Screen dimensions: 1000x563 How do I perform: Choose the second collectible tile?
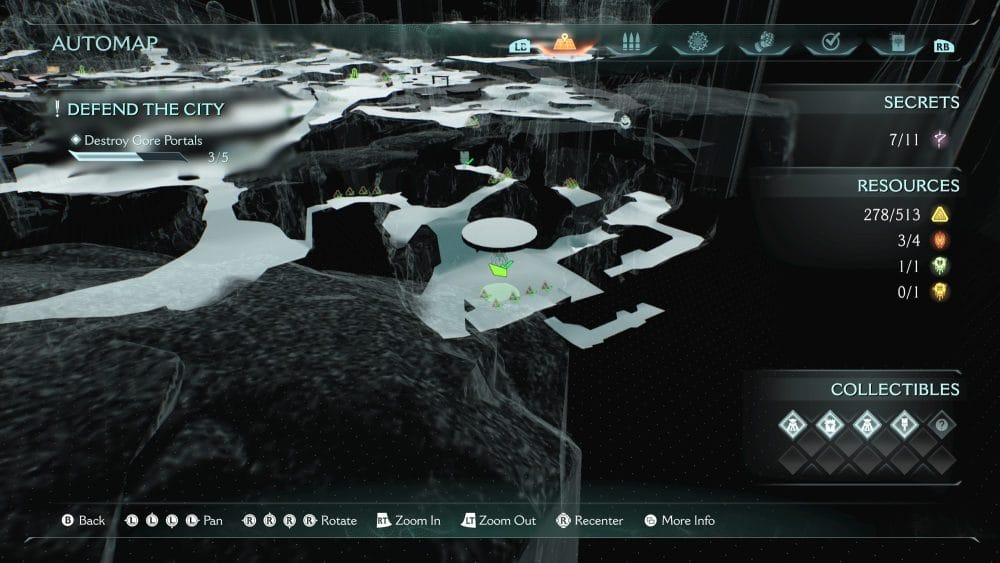(830, 425)
